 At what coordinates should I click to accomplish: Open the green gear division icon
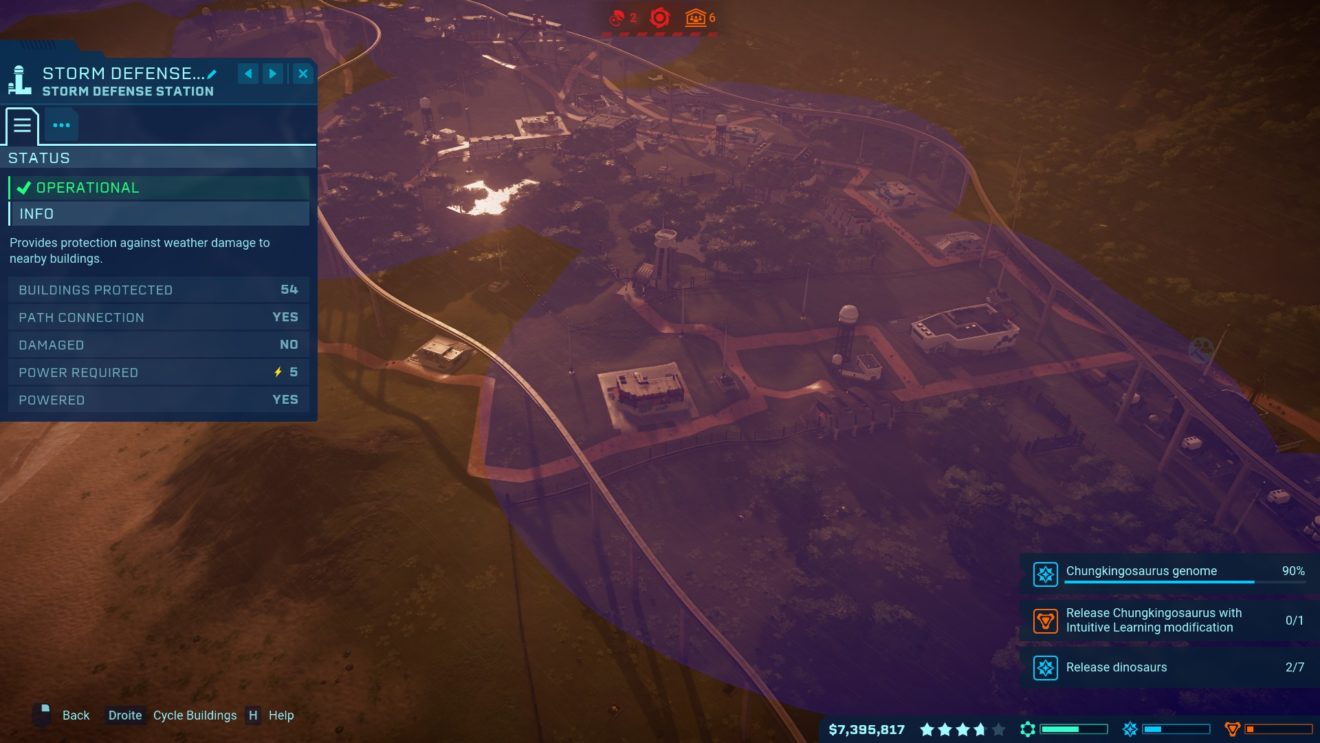[1027, 730]
